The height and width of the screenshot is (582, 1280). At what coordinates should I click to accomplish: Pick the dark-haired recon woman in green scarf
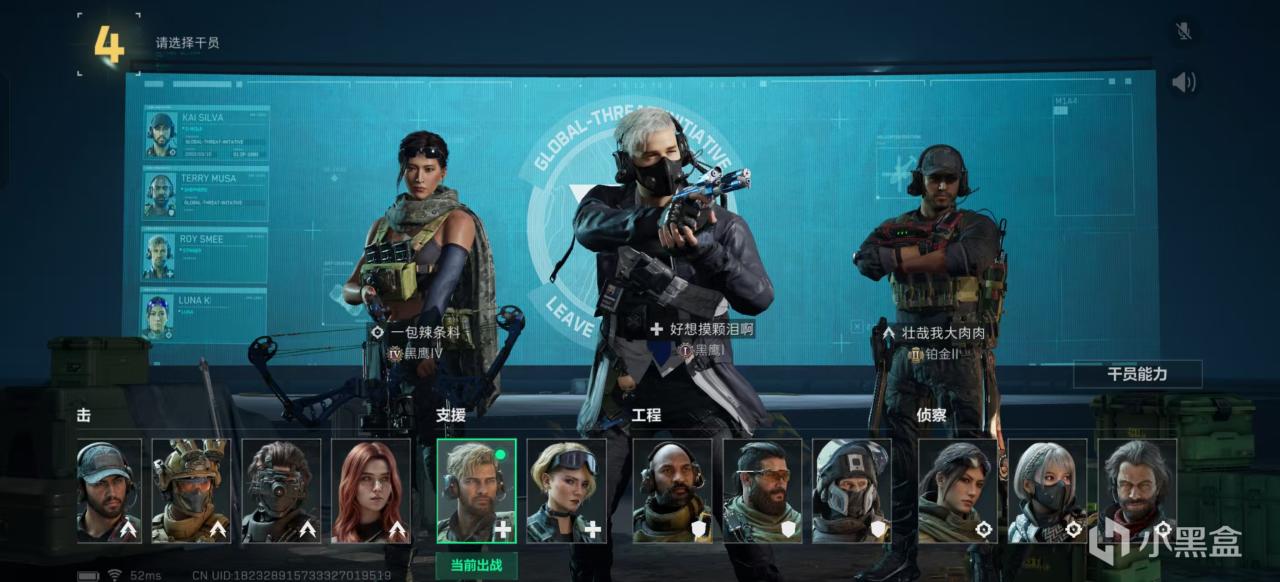[957, 490]
